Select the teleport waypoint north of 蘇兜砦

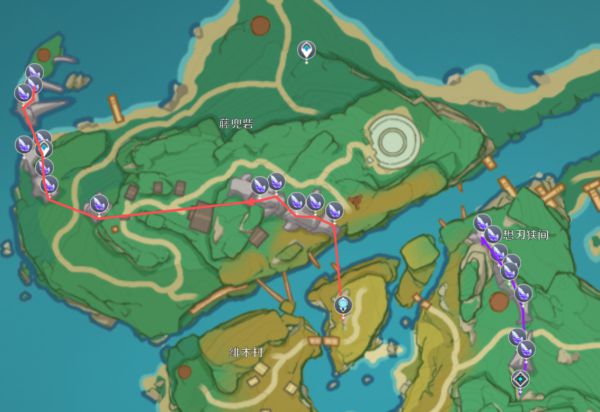pyautogui.click(x=307, y=49)
